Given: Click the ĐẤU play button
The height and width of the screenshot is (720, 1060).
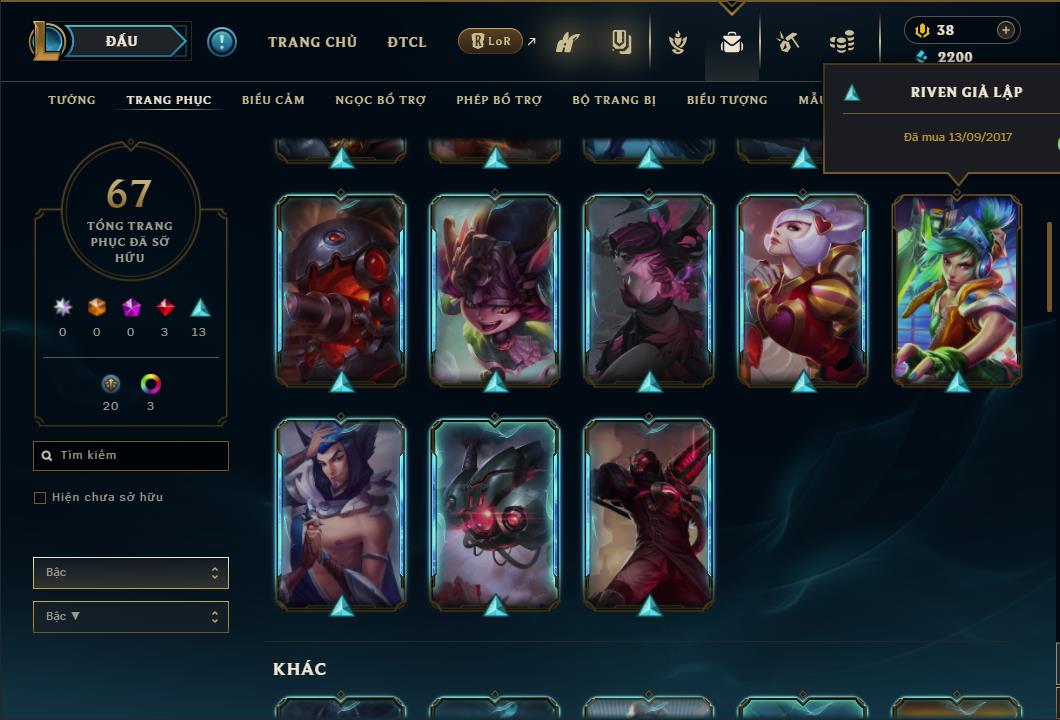Looking at the screenshot, I should pyautogui.click(x=122, y=41).
